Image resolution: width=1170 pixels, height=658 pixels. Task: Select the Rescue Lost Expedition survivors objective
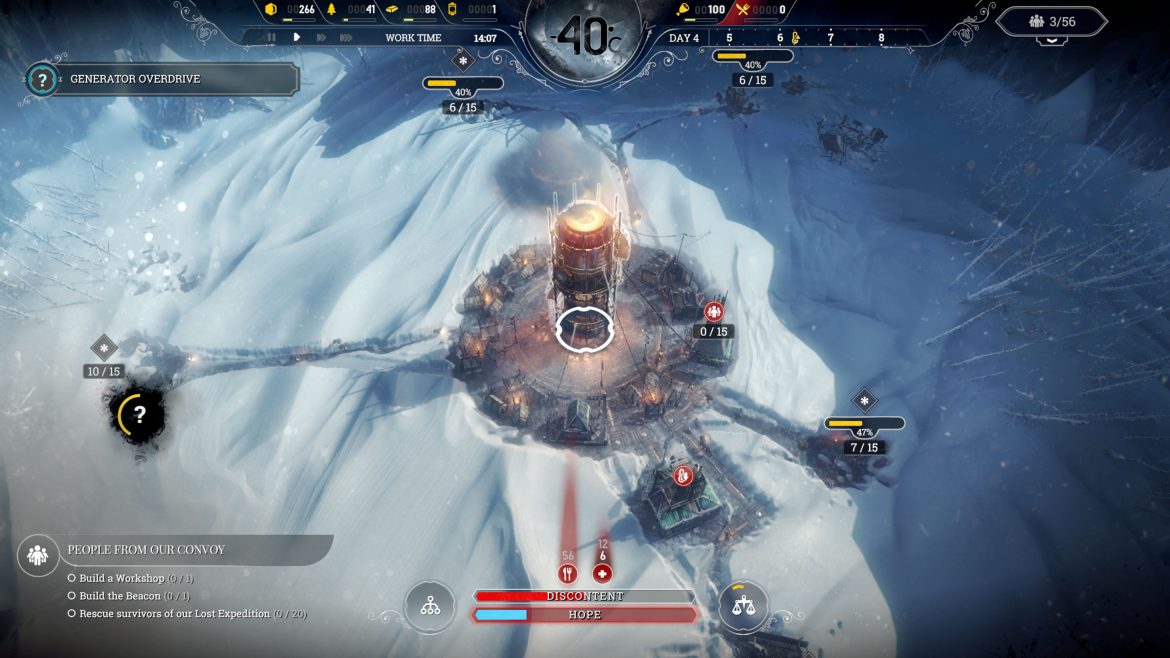175,613
